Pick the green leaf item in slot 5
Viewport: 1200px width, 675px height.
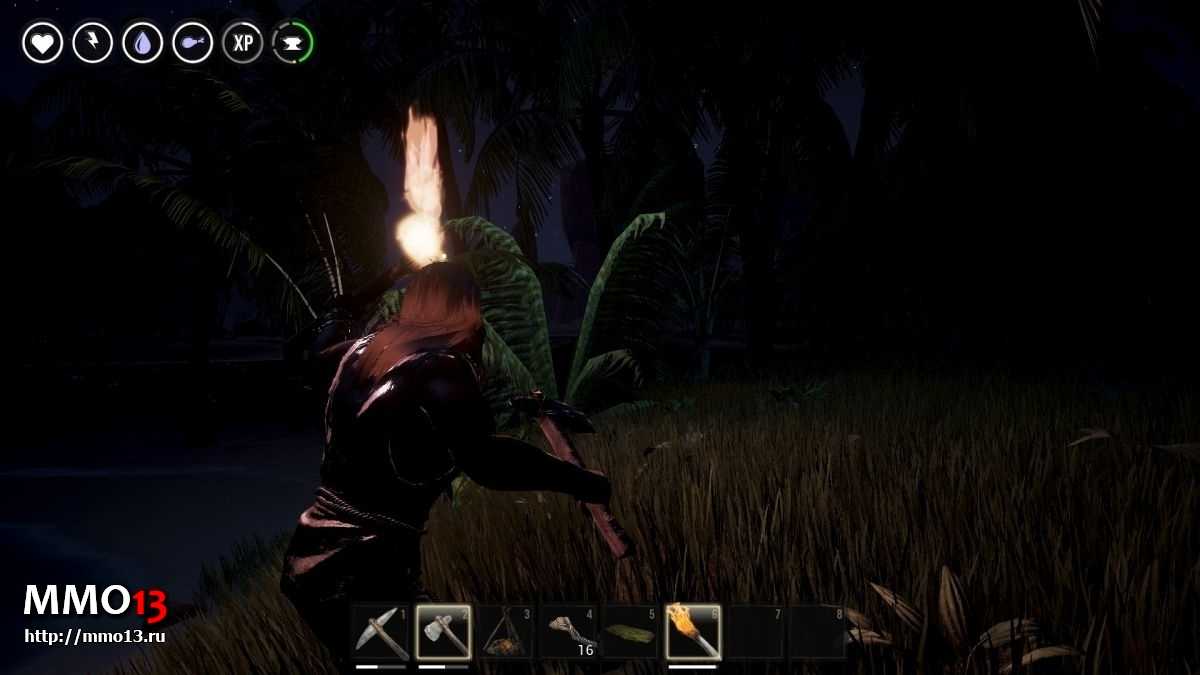630,632
